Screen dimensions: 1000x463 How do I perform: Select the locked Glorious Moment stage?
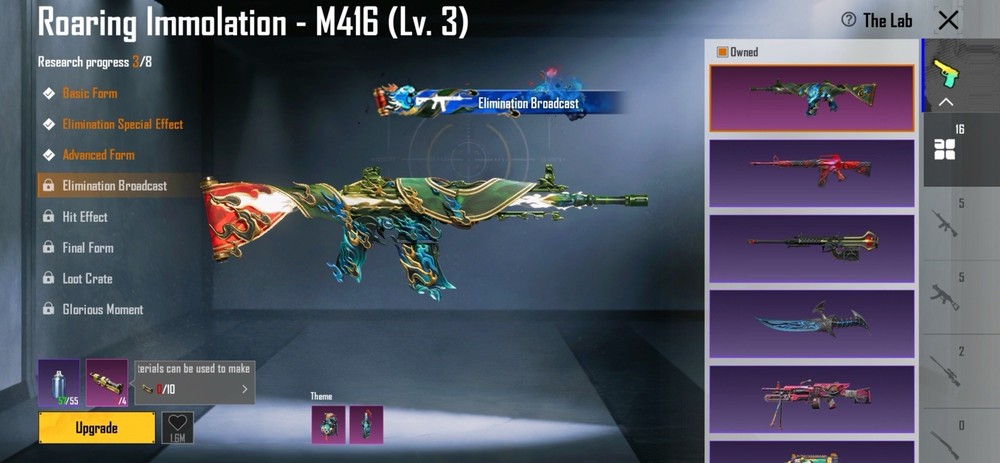click(x=102, y=310)
